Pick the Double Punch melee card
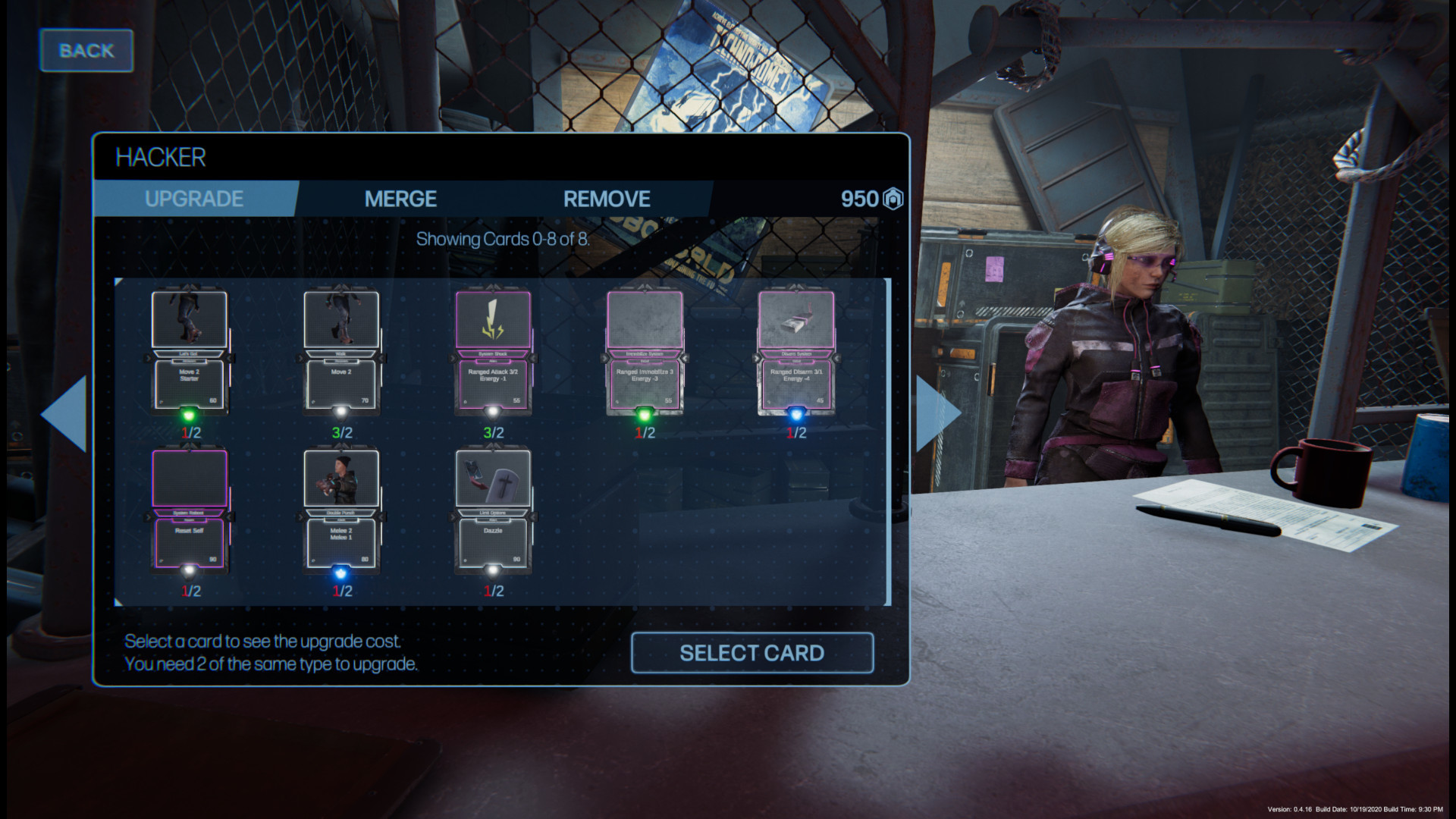Image resolution: width=1456 pixels, height=819 pixels. pyautogui.click(x=341, y=511)
